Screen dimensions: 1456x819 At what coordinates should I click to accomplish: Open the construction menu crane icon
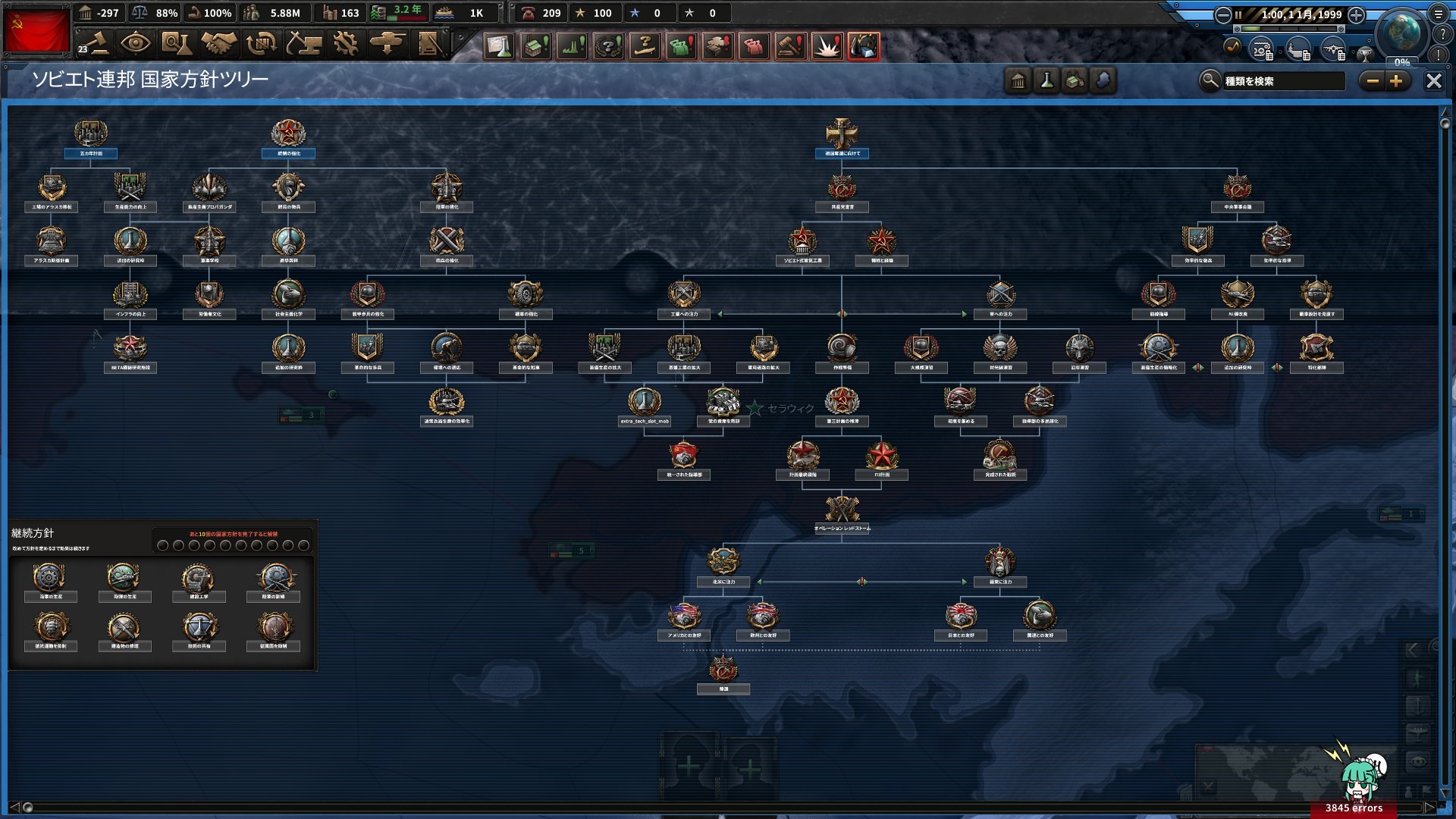pyautogui.click(x=305, y=44)
